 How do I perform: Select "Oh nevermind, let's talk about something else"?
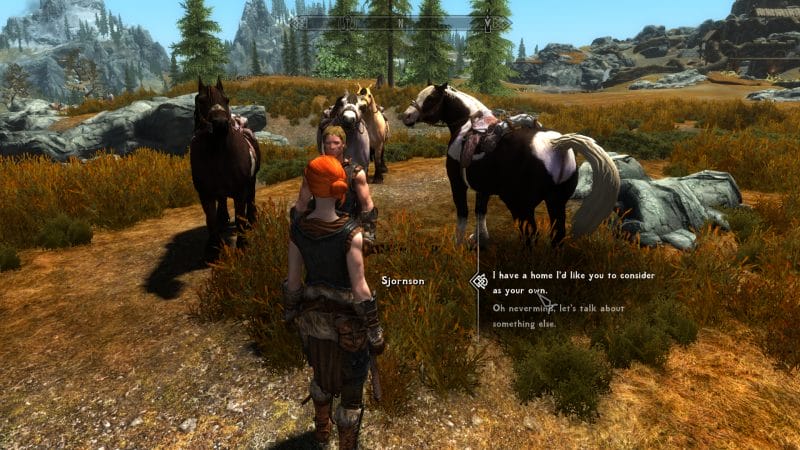(558, 314)
